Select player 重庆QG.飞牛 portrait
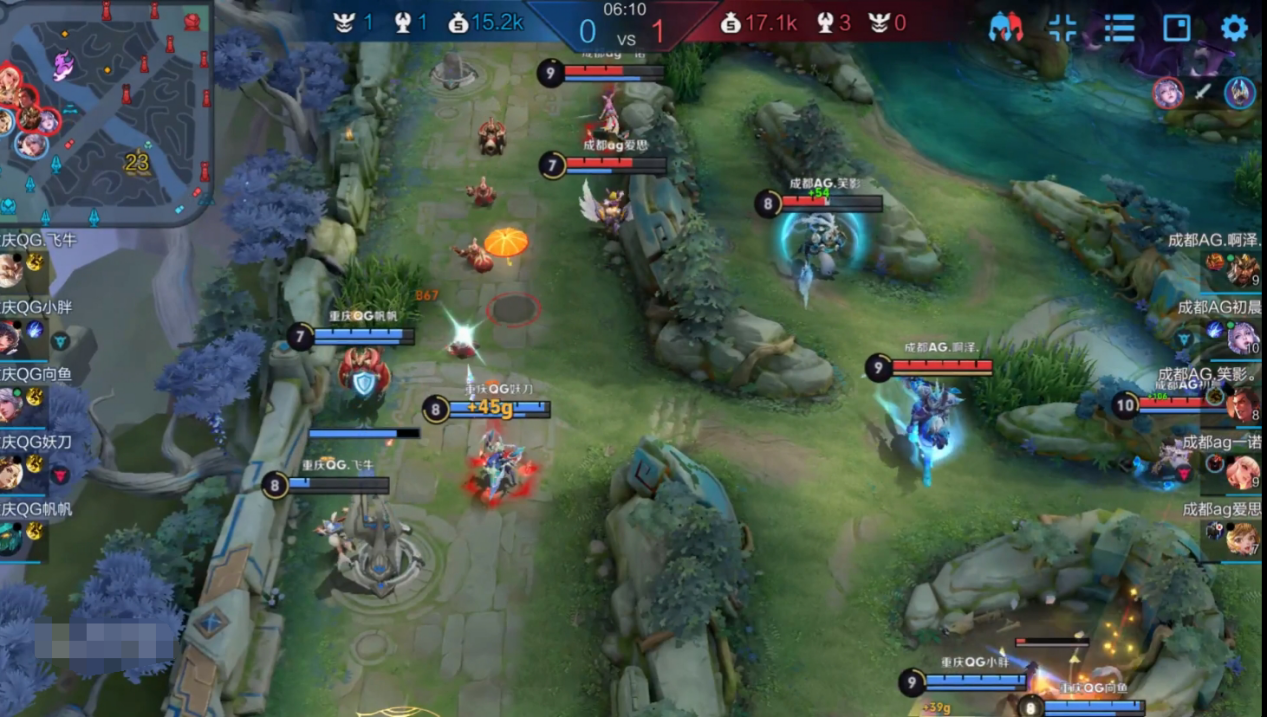This screenshot has height=717, width=1267. tap(10, 270)
